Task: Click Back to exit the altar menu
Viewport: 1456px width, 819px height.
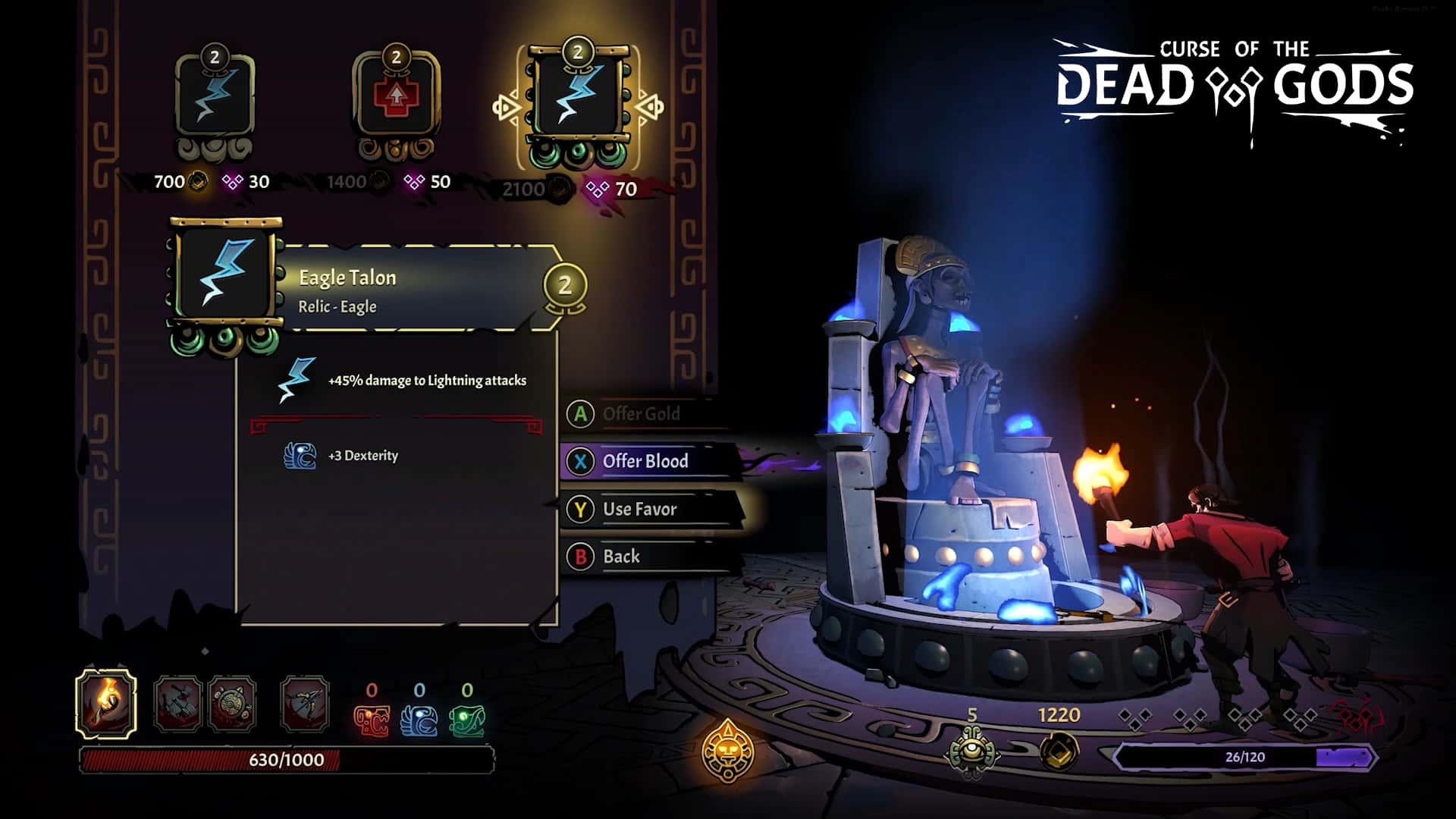Action: pyautogui.click(x=622, y=556)
